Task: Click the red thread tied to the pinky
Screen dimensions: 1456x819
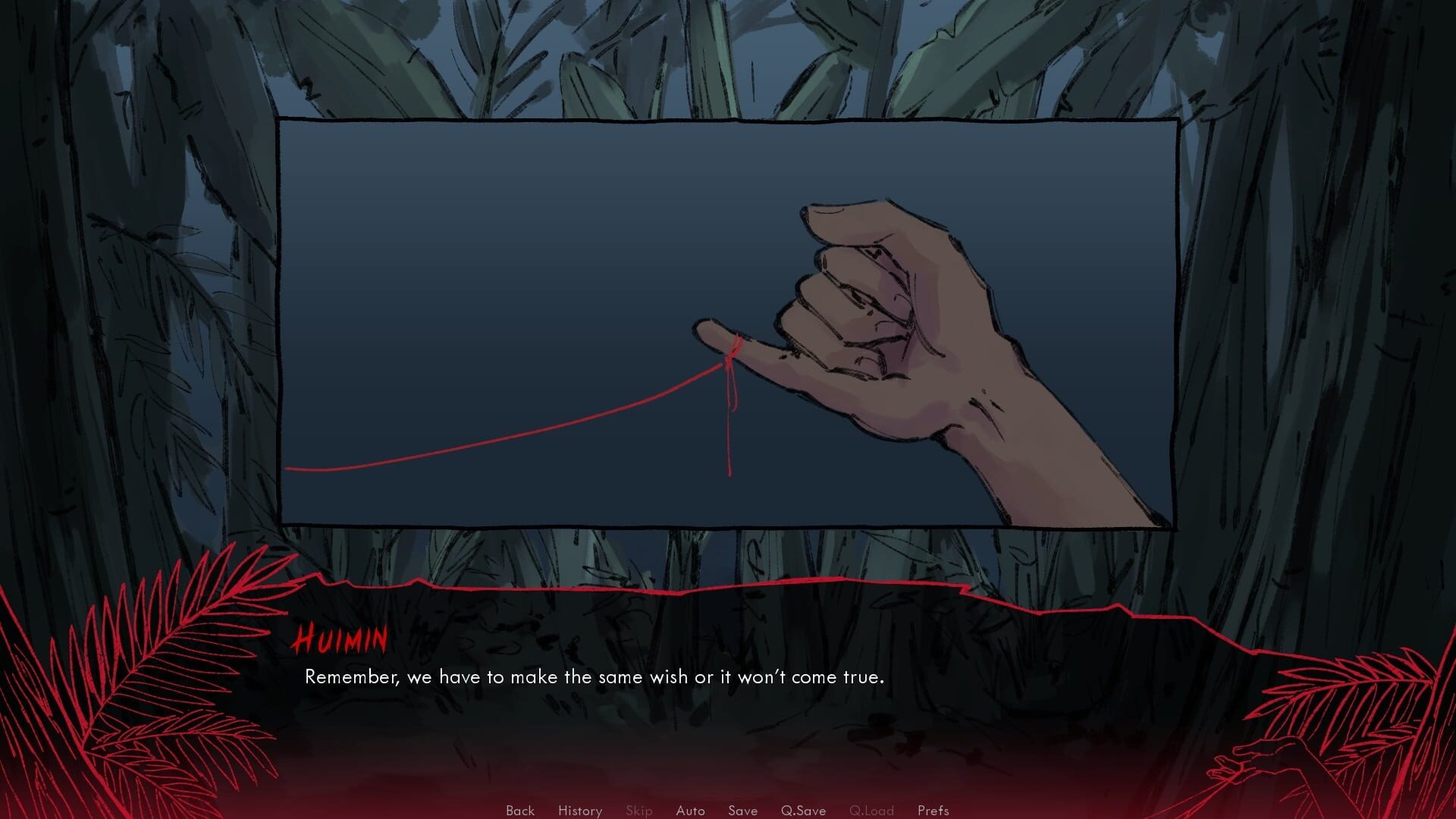Action: [x=531, y=440]
